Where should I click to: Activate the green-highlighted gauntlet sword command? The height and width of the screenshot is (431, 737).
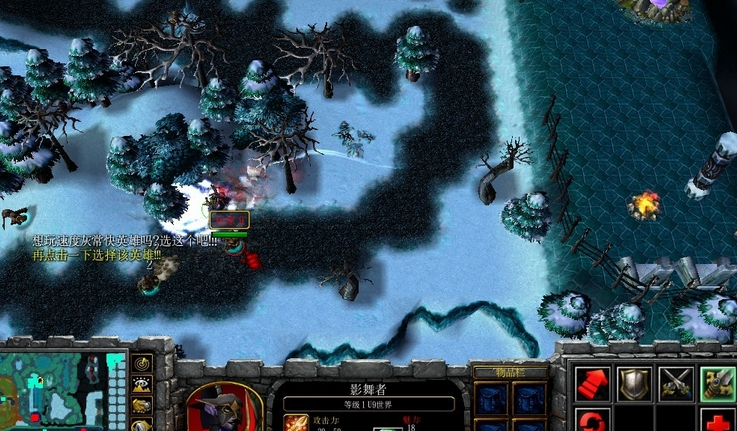point(717,384)
